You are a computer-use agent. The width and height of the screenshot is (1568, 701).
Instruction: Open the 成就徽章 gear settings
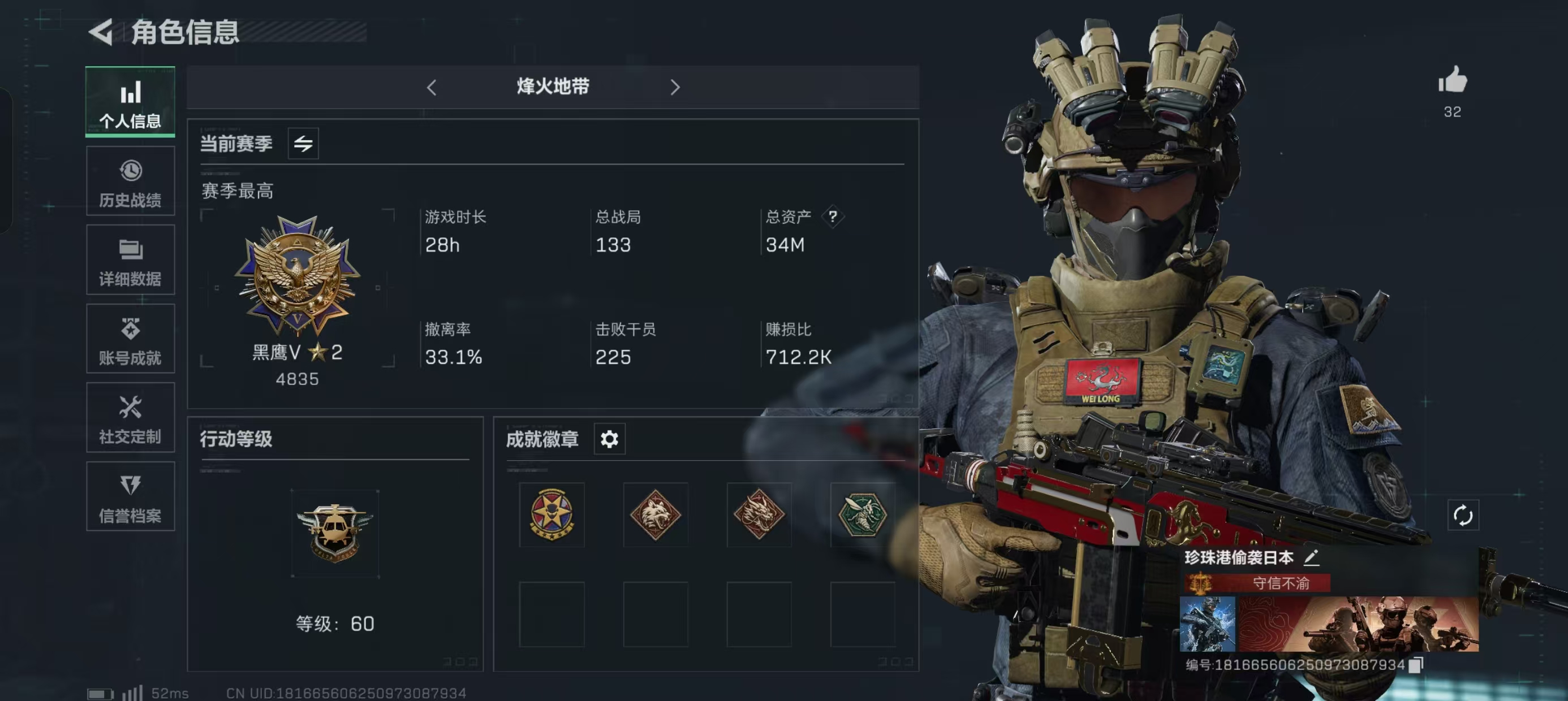[x=609, y=439]
